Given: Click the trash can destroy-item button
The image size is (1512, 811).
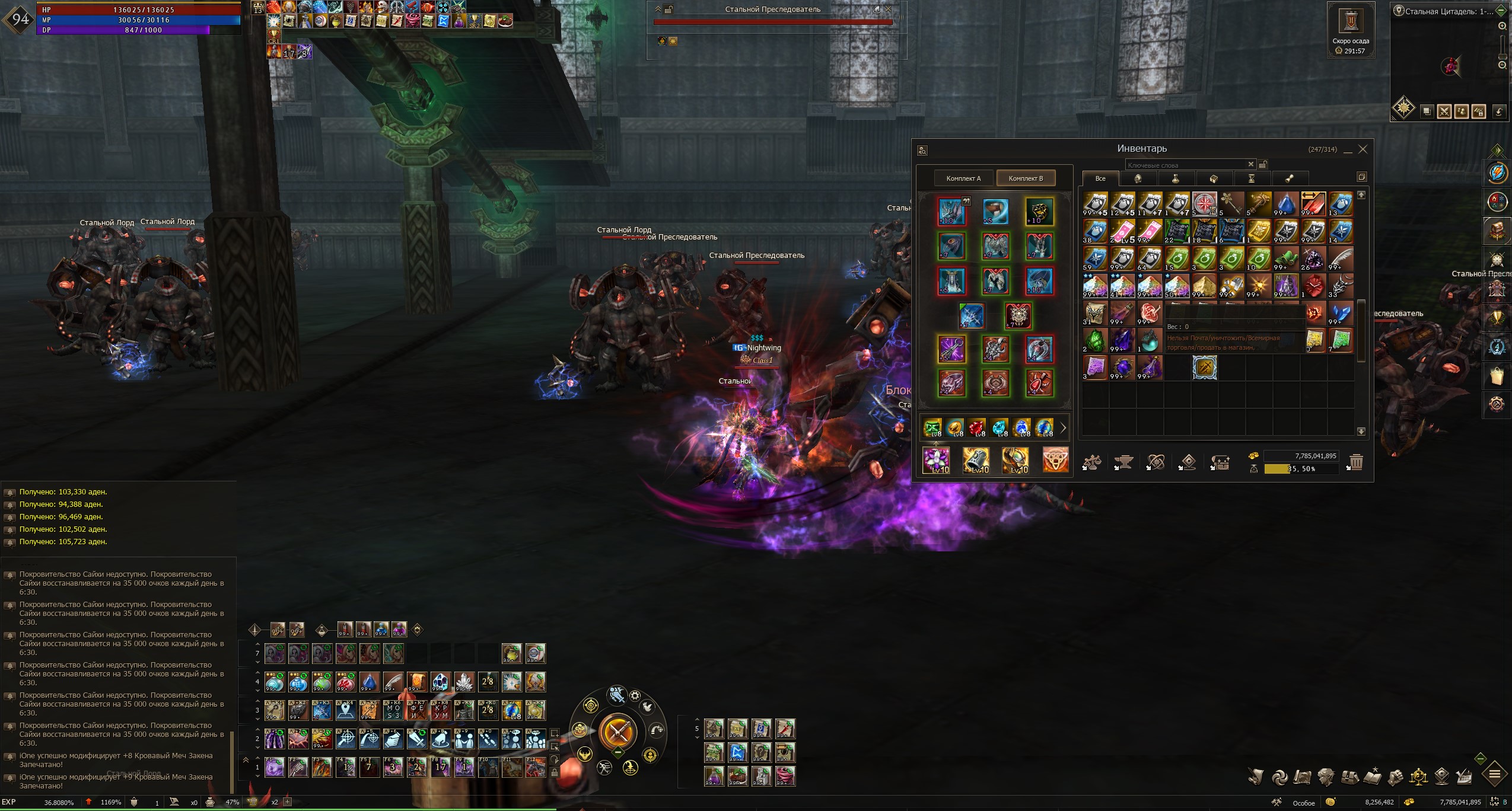Looking at the screenshot, I should pyautogui.click(x=1356, y=462).
